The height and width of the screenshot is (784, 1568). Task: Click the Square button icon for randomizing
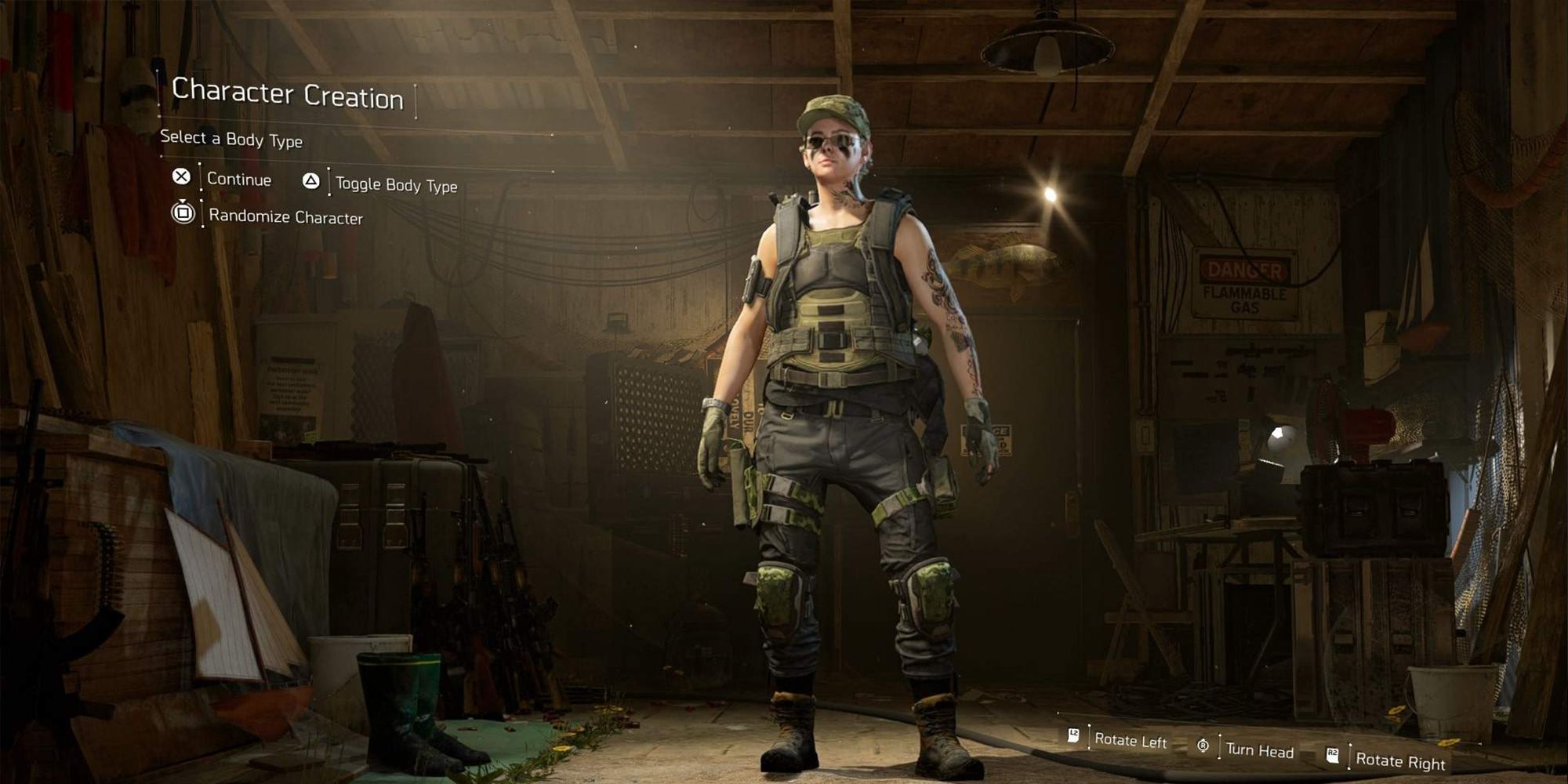185,212
